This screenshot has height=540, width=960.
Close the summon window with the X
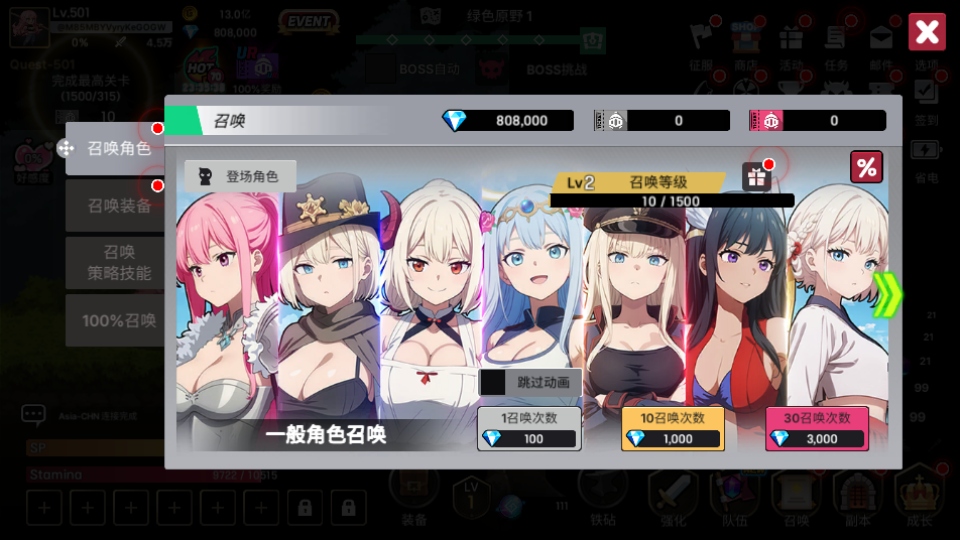click(926, 32)
